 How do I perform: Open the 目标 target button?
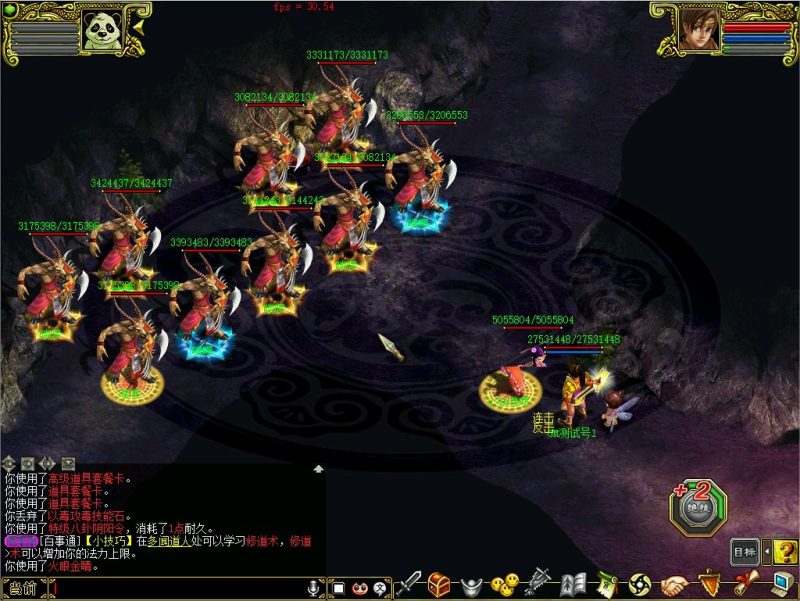coord(744,551)
